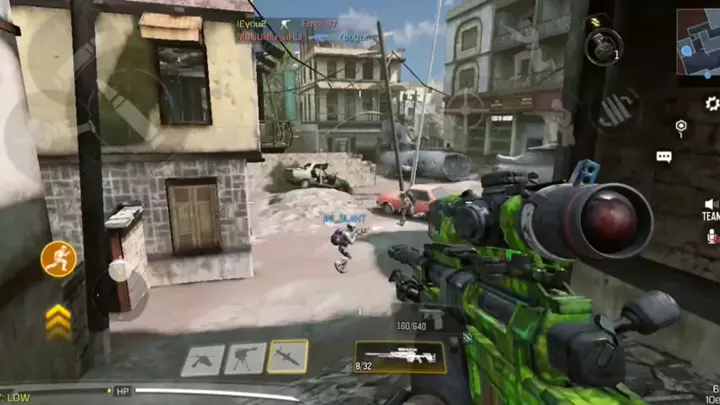Use the highlighted missile scorestreak
720x405 pixels.
click(x=288, y=358)
